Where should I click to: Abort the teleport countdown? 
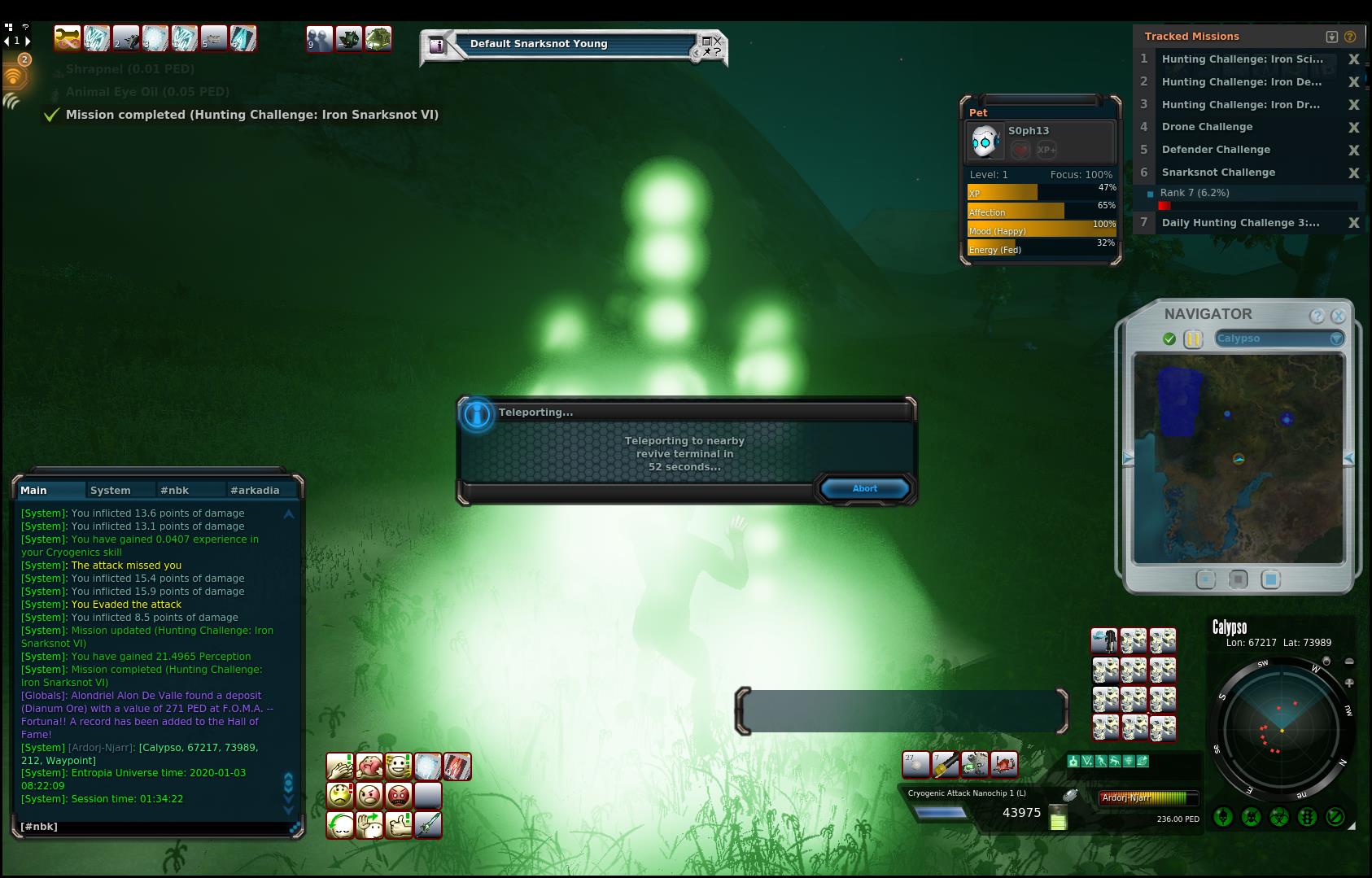coord(864,488)
